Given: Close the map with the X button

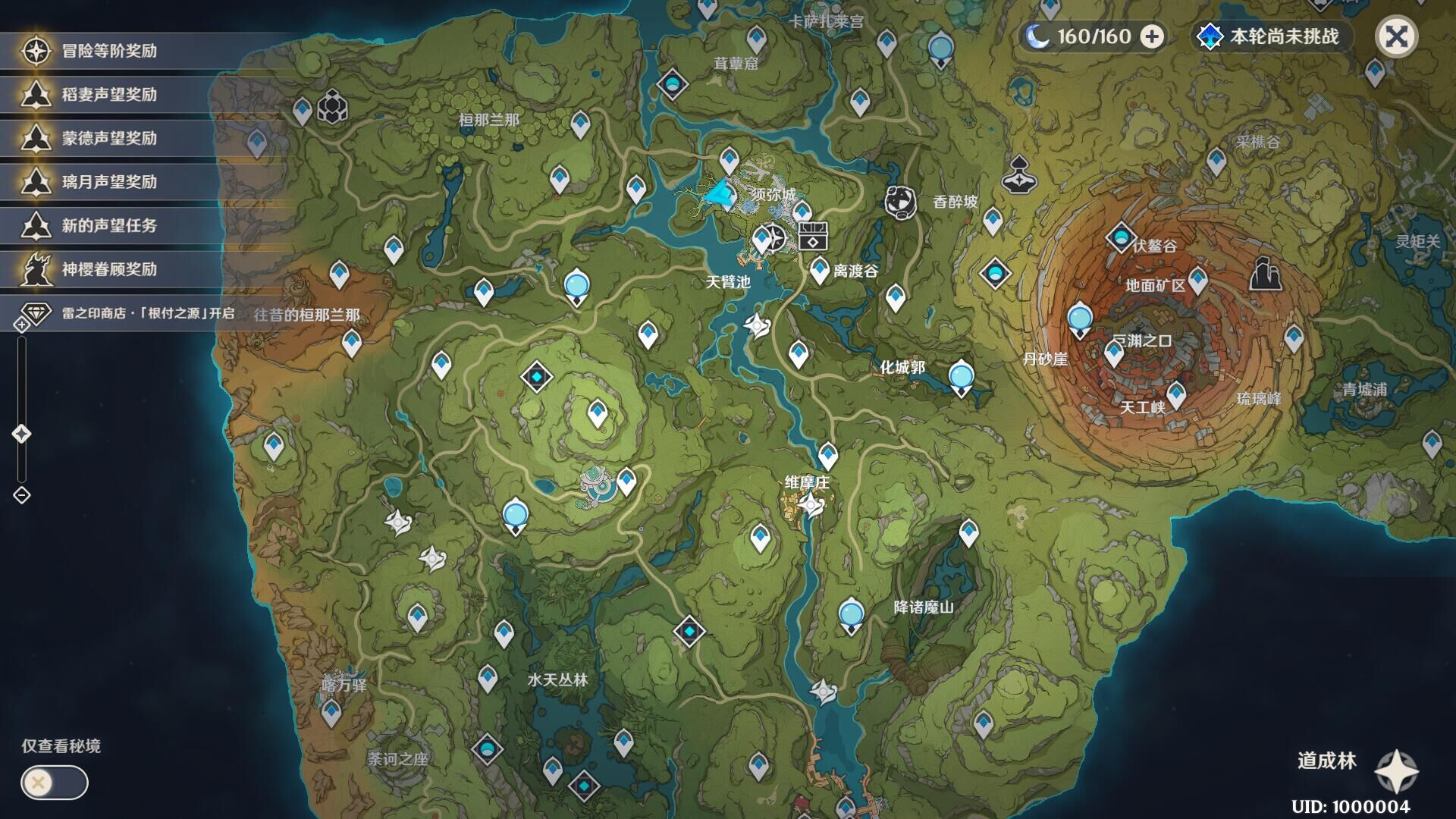Looking at the screenshot, I should tap(1396, 36).
